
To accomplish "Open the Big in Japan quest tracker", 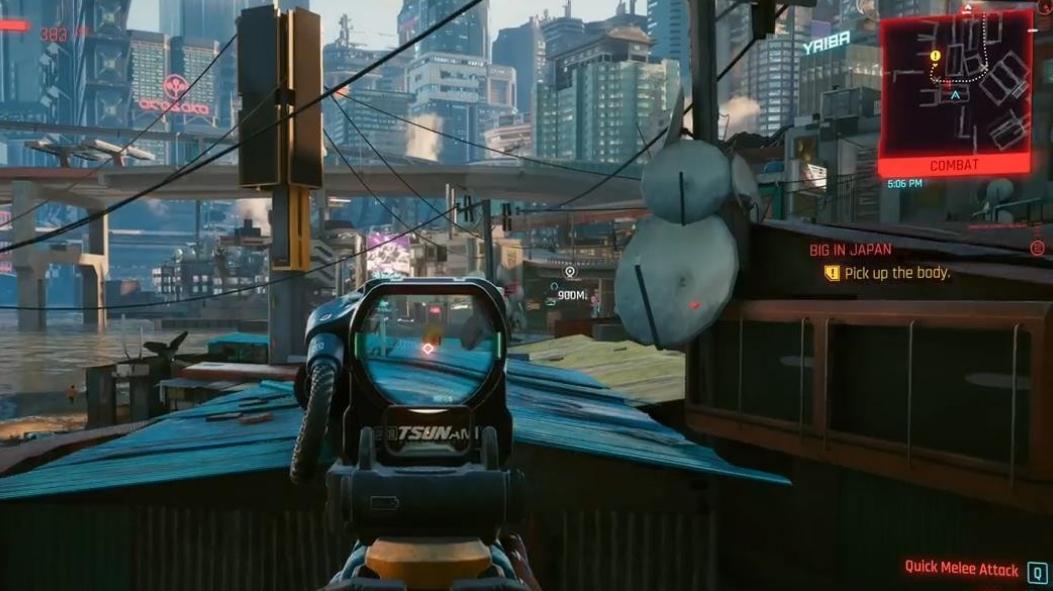I will point(850,250).
